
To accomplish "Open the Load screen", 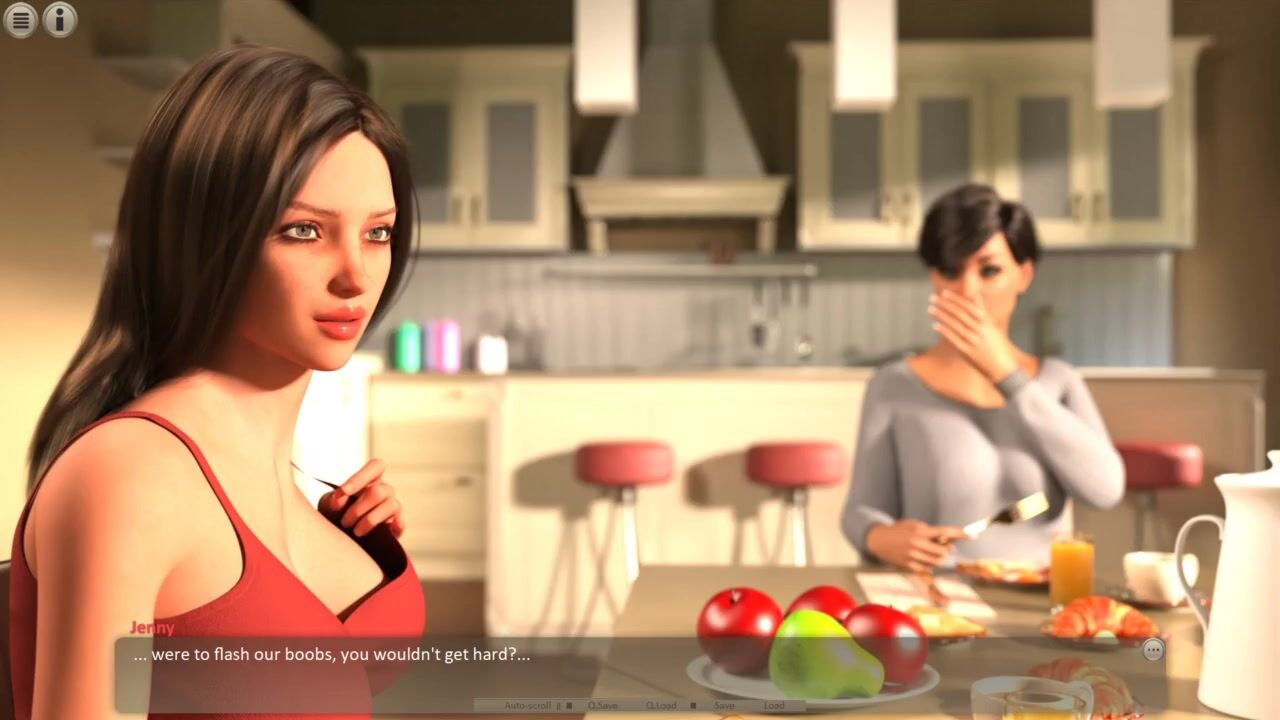I will click(x=774, y=705).
